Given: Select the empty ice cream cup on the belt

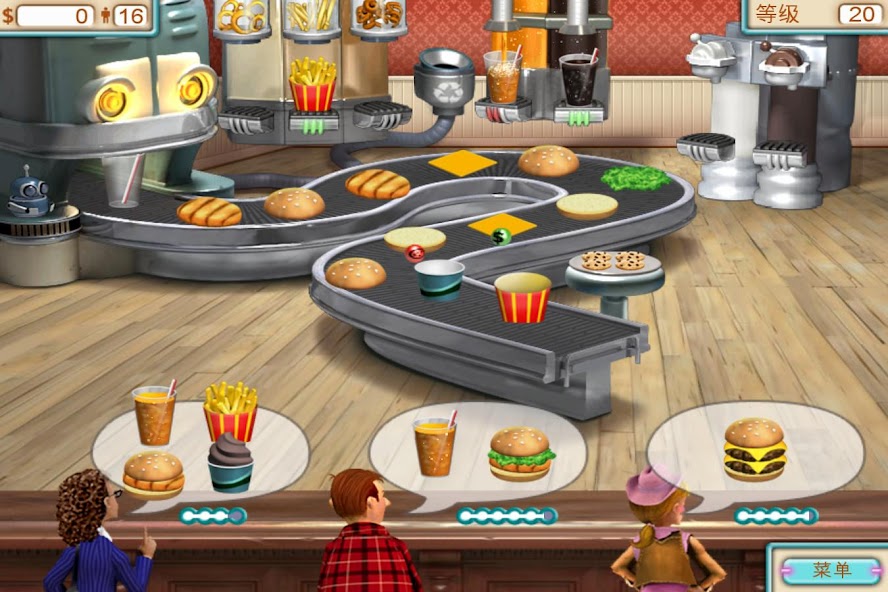Looking at the screenshot, I should (x=439, y=279).
